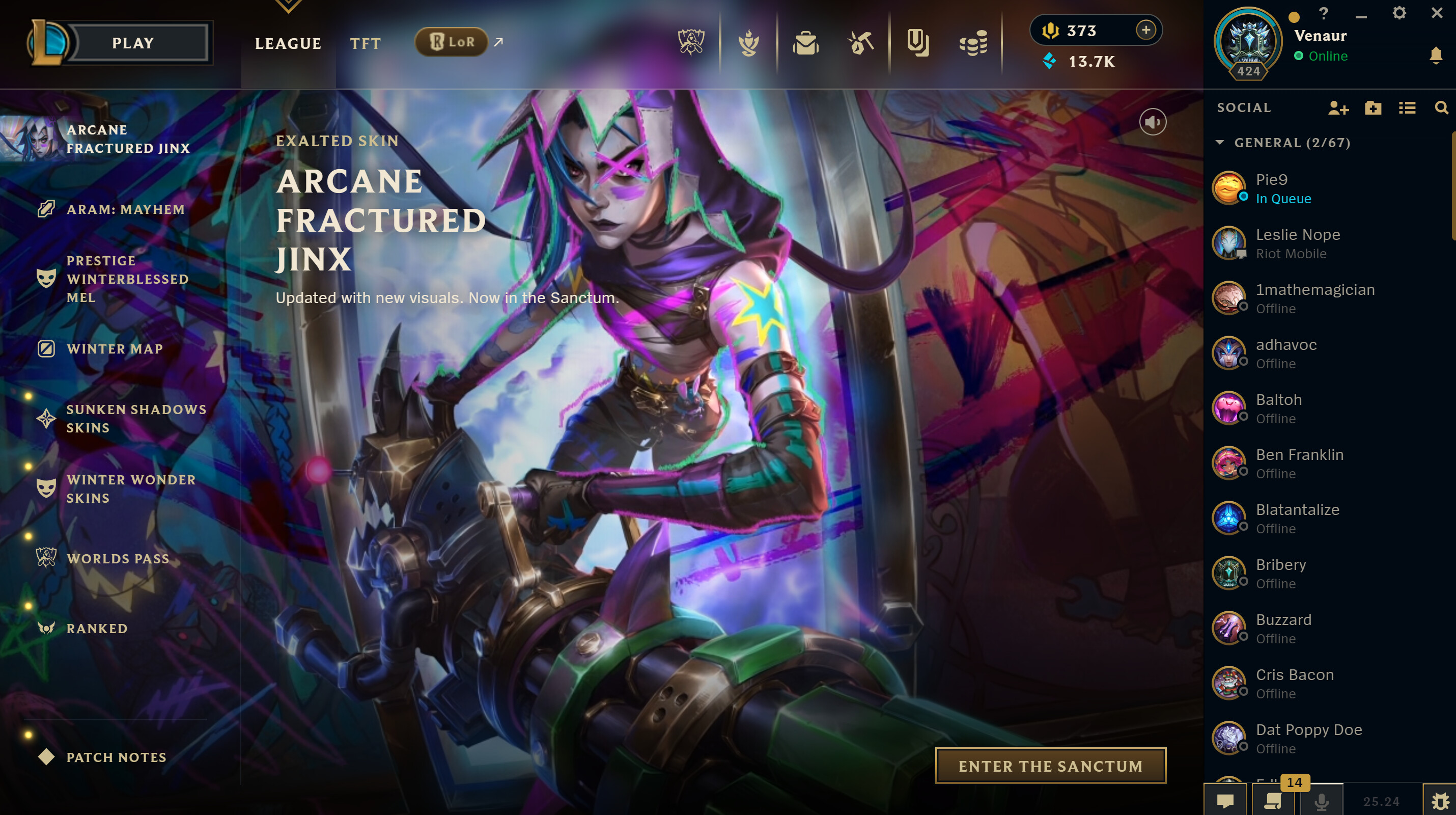Open the Patch Notes

[116, 757]
